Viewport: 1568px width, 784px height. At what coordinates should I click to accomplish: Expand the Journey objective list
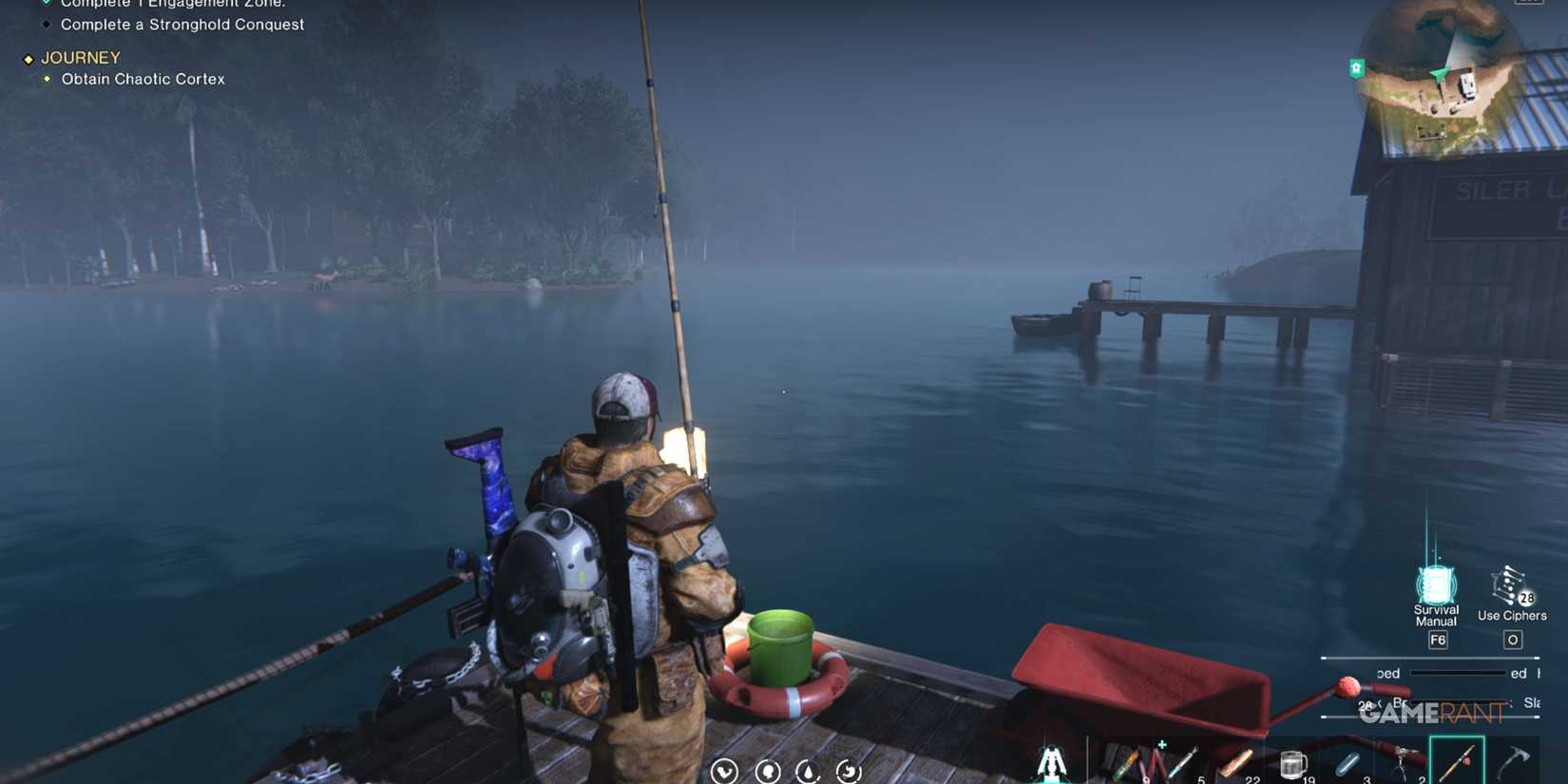point(81,57)
